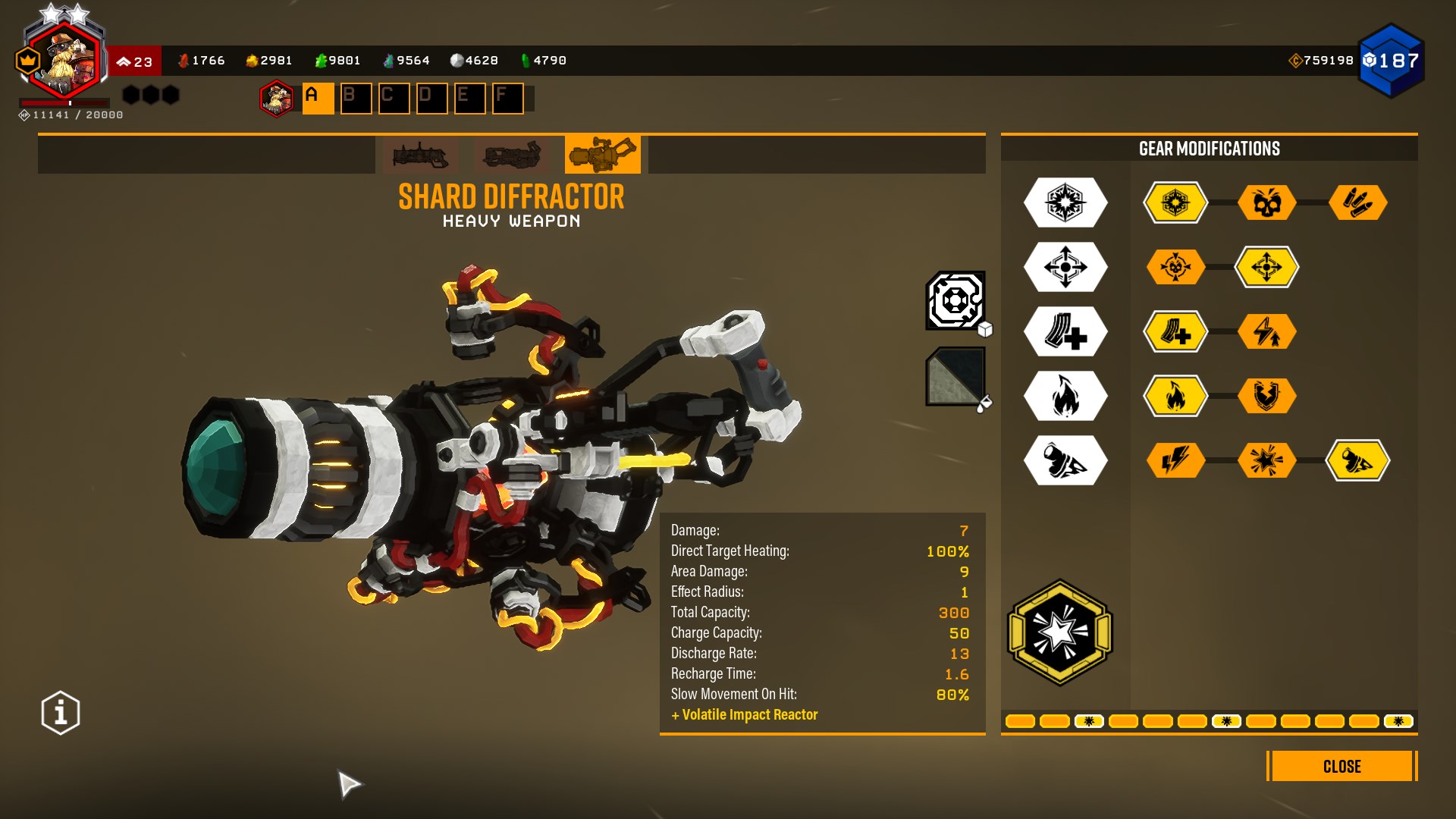Pick the ammo plus mod in tier three
1456x819 pixels.
pyautogui.click(x=1175, y=331)
